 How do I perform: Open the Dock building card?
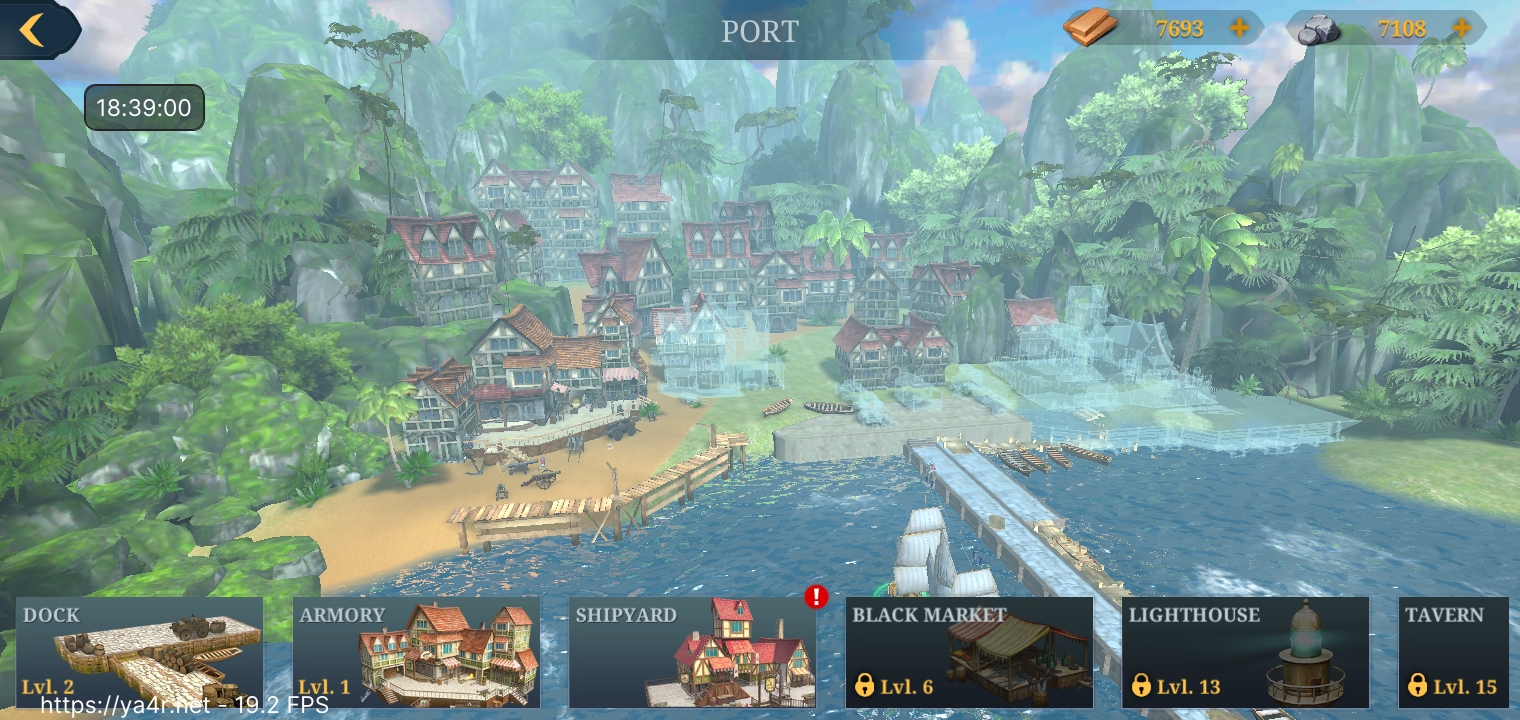pyautogui.click(x=140, y=652)
